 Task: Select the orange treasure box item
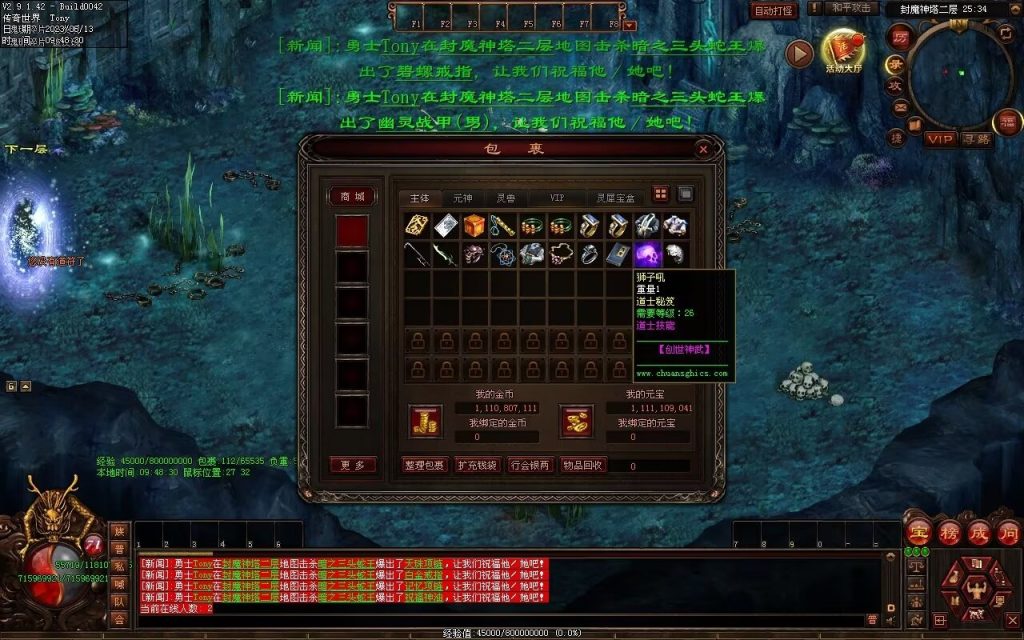pyautogui.click(x=474, y=225)
